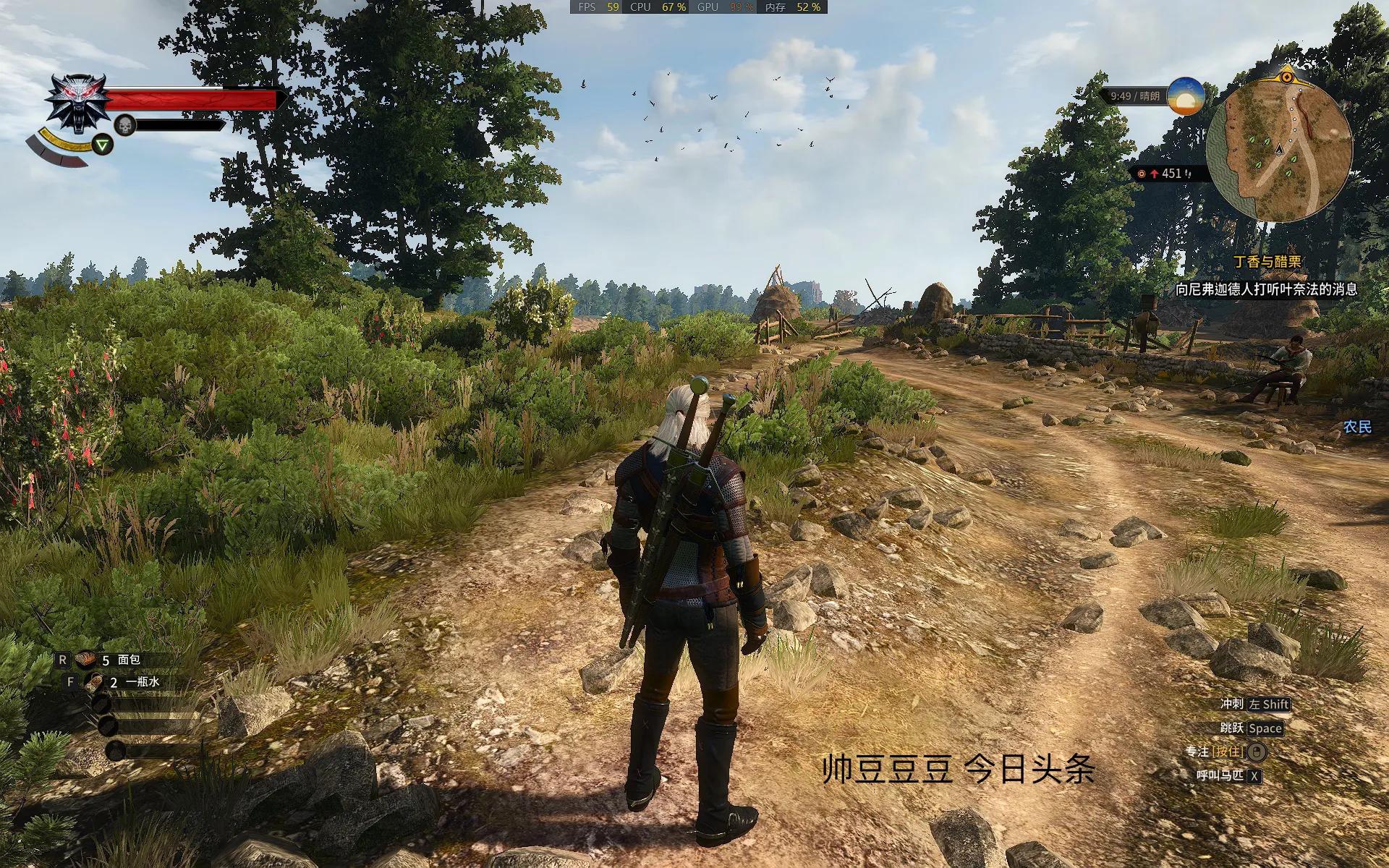
Task: Click the wolf medallion icon
Action: [x=78, y=102]
